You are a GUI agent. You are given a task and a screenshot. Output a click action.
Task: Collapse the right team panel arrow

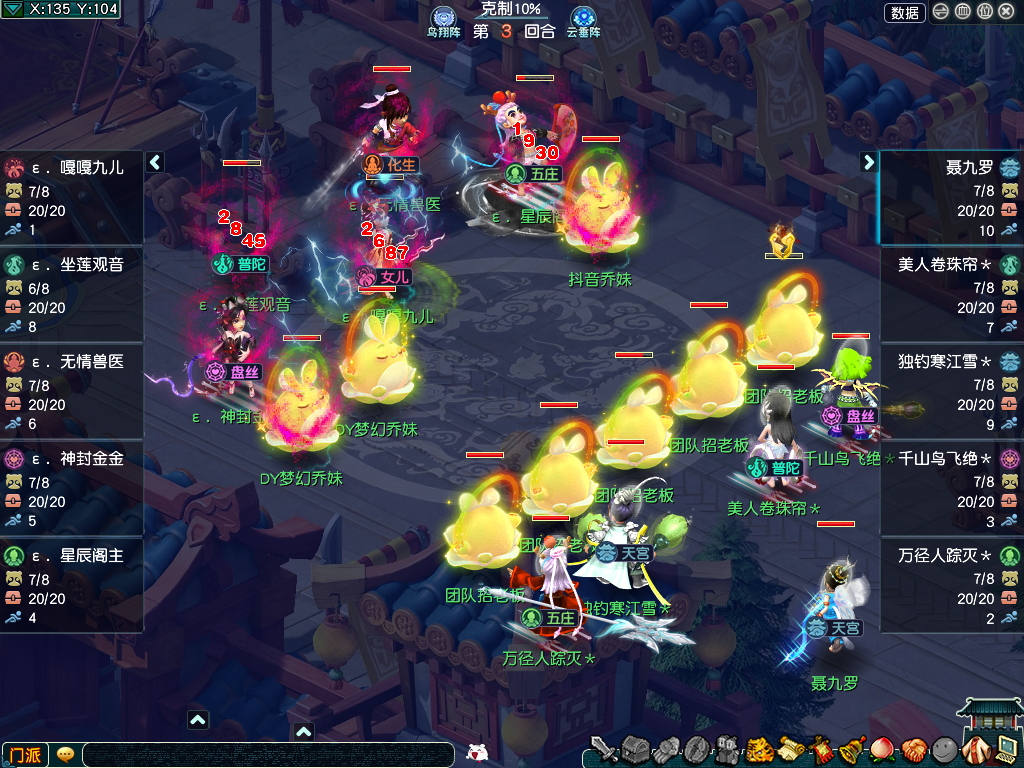coord(868,162)
